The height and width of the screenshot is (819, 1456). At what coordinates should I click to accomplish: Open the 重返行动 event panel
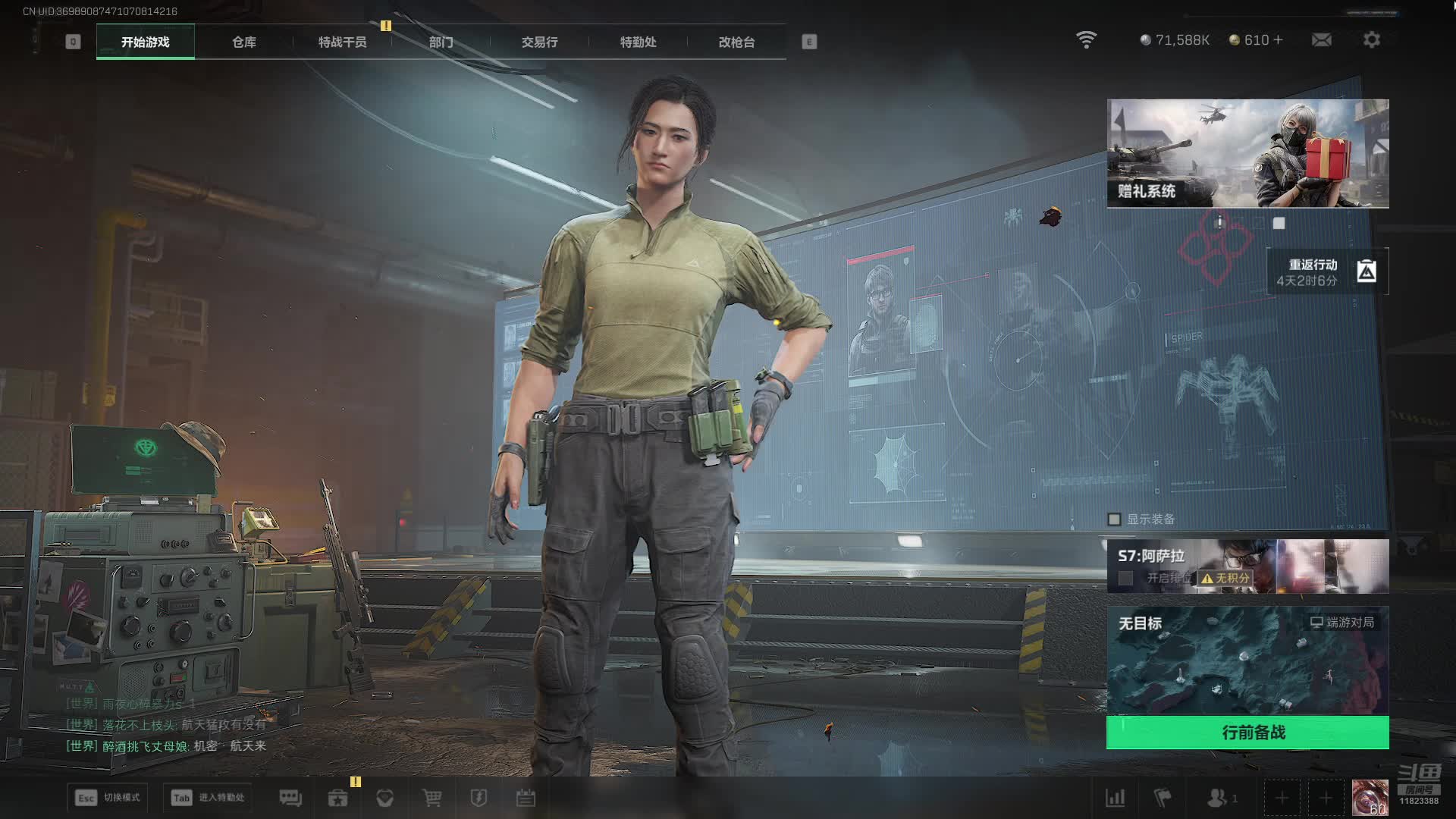(x=1327, y=272)
